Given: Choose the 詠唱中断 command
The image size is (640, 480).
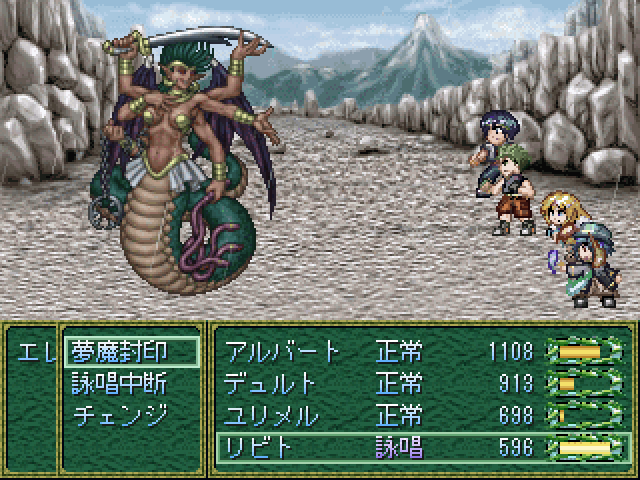Looking at the screenshot, I should [x=118, y=383].
